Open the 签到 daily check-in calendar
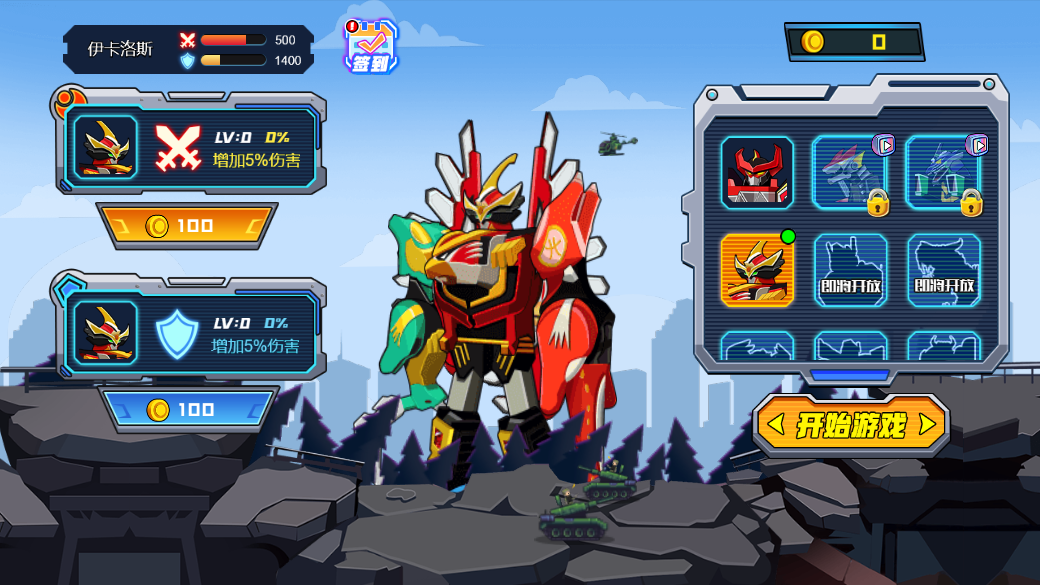This screenshot has width=1040, height=585. [x=372, y=46]
